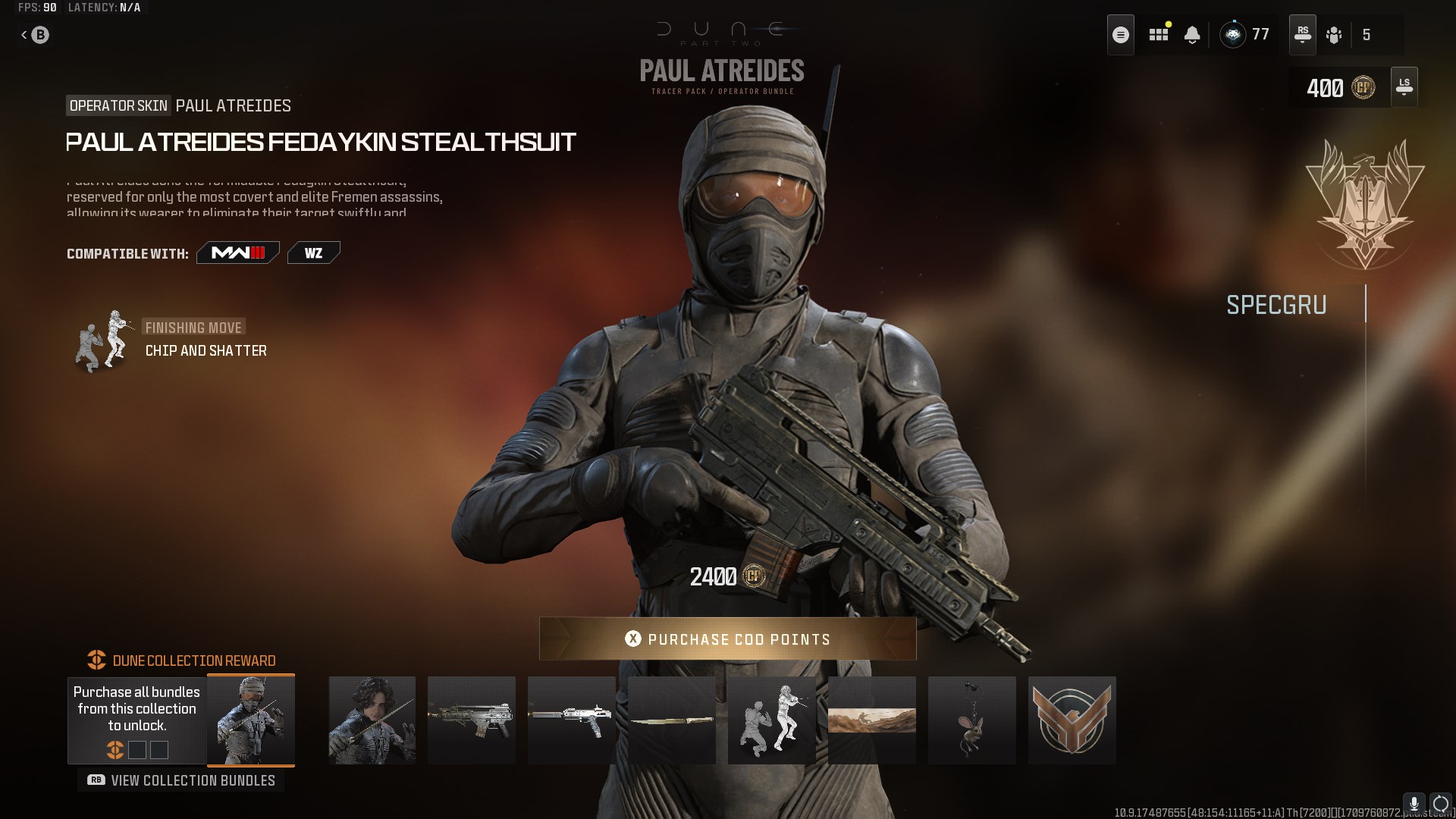1456x819 pixels.
Task: Select the Dune Collection Reward hexagon icon
Action: click(95, 660)
